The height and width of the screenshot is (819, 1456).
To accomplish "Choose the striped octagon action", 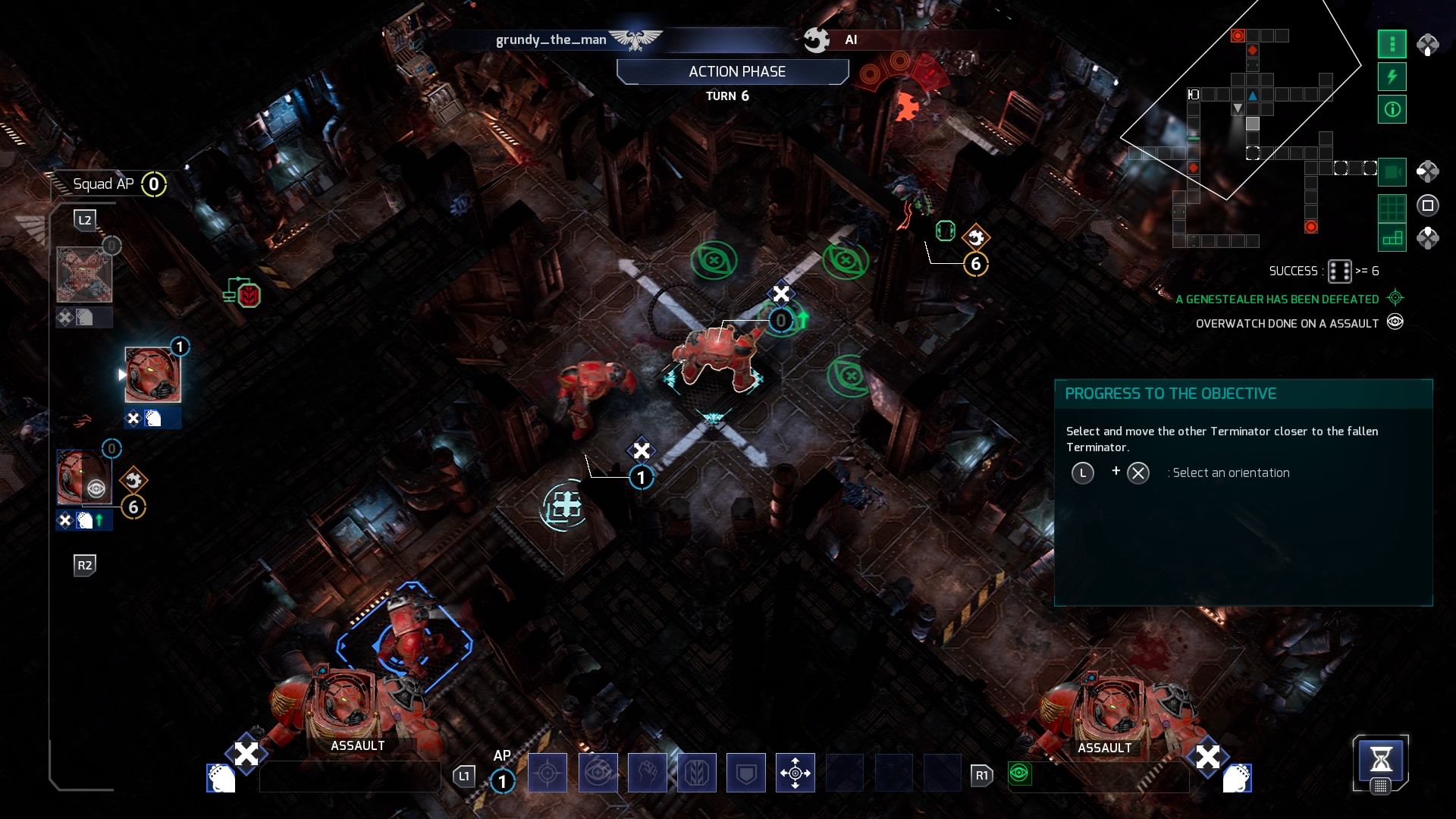I will click(696, 773).
